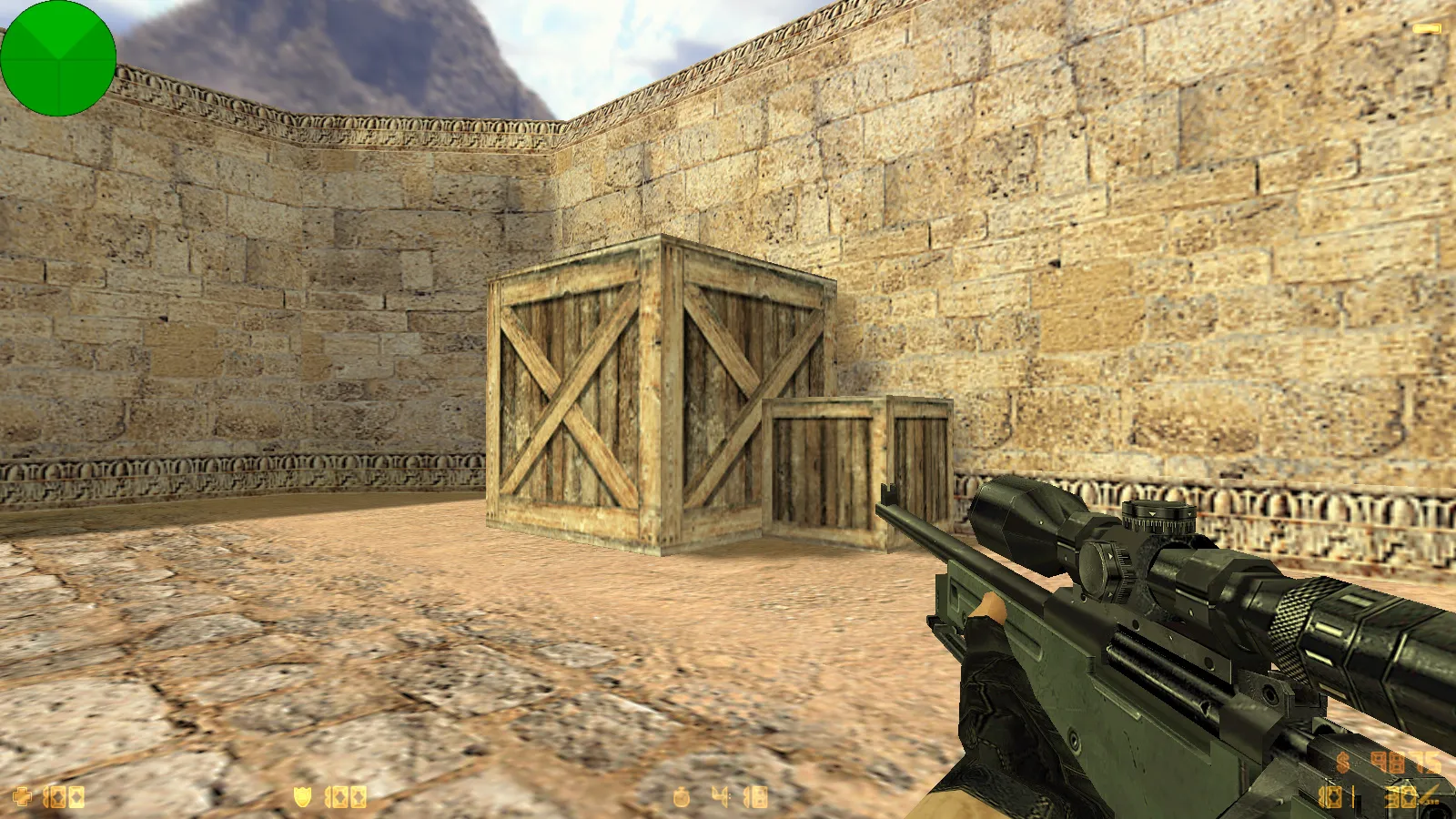The height and width of the screenshot is (819, 1456).
Task: Click the armor shield icon
Action: click(x=303, y=797)
